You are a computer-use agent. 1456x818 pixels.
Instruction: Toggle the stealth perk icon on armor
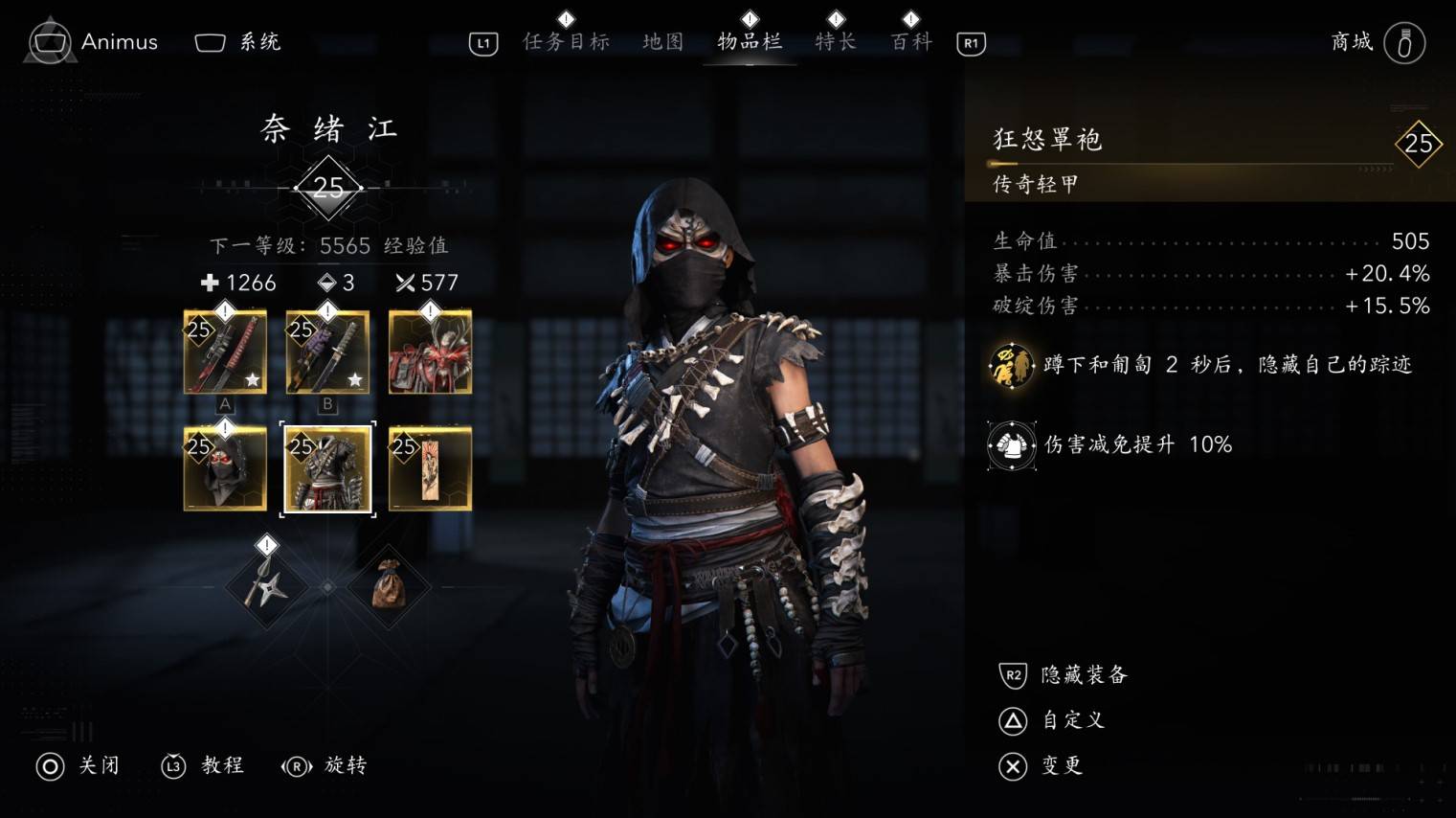1010,365
